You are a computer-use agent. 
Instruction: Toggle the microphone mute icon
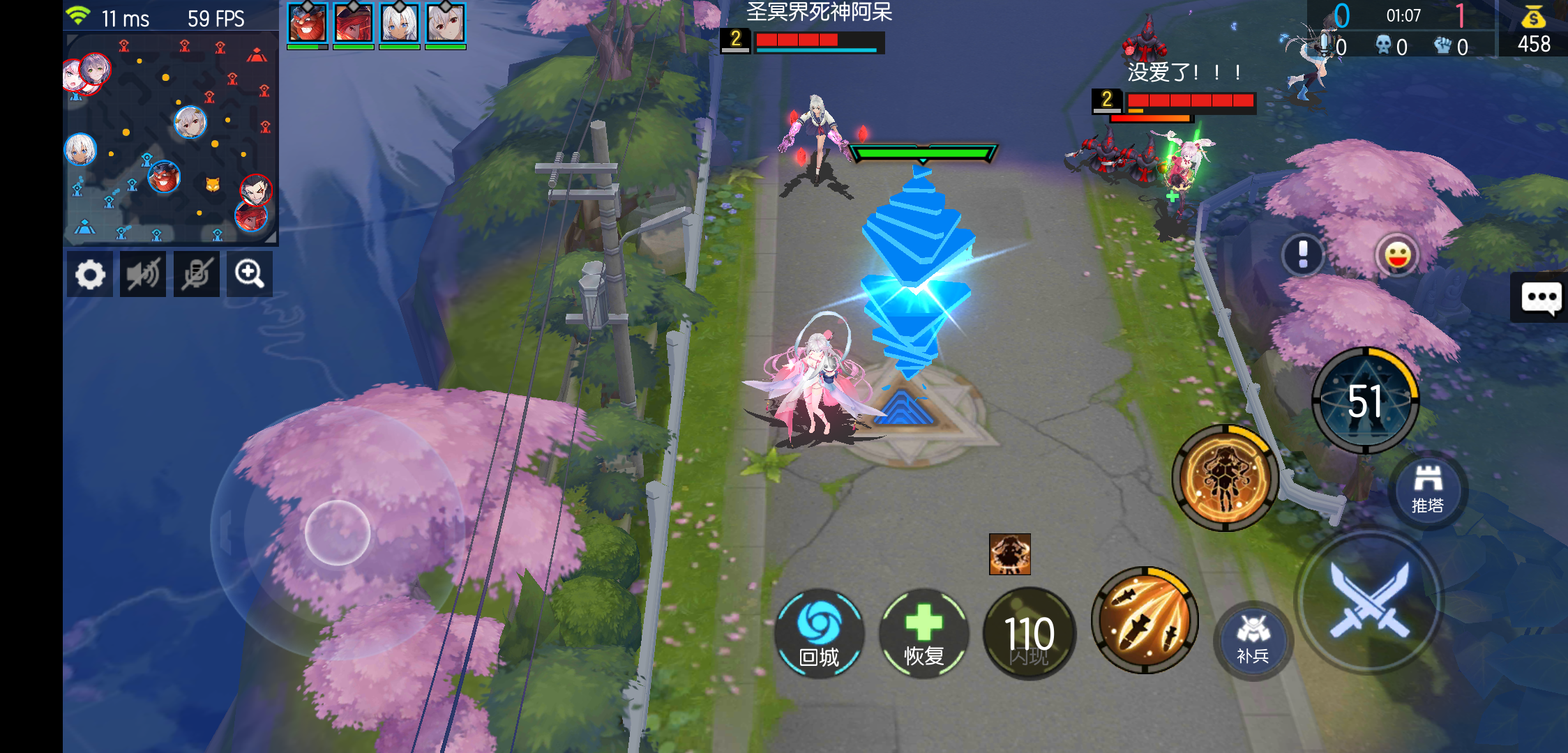196,274
